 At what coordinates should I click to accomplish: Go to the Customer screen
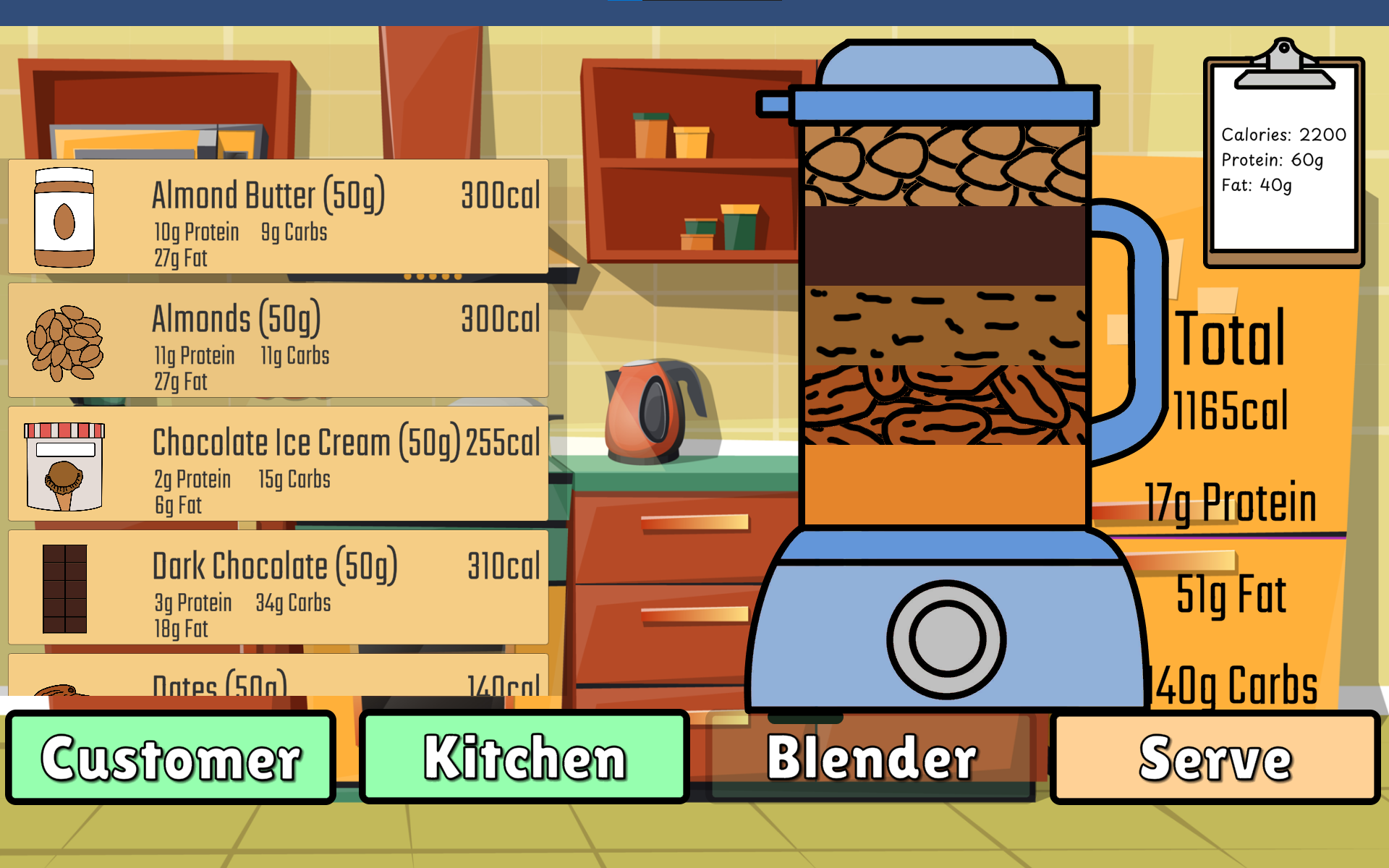(171, 757)
